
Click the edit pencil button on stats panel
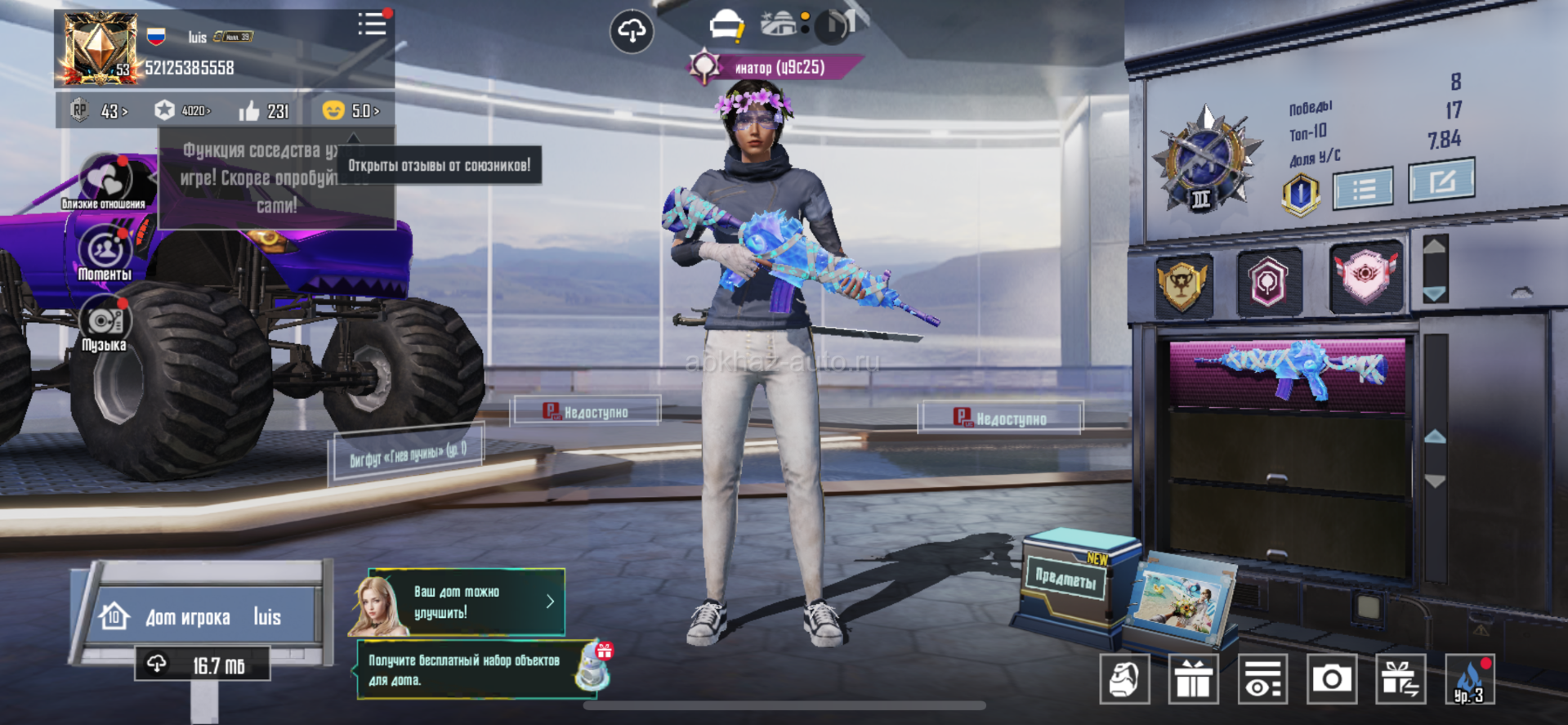pyautogui.click(x=1441, y=181)
